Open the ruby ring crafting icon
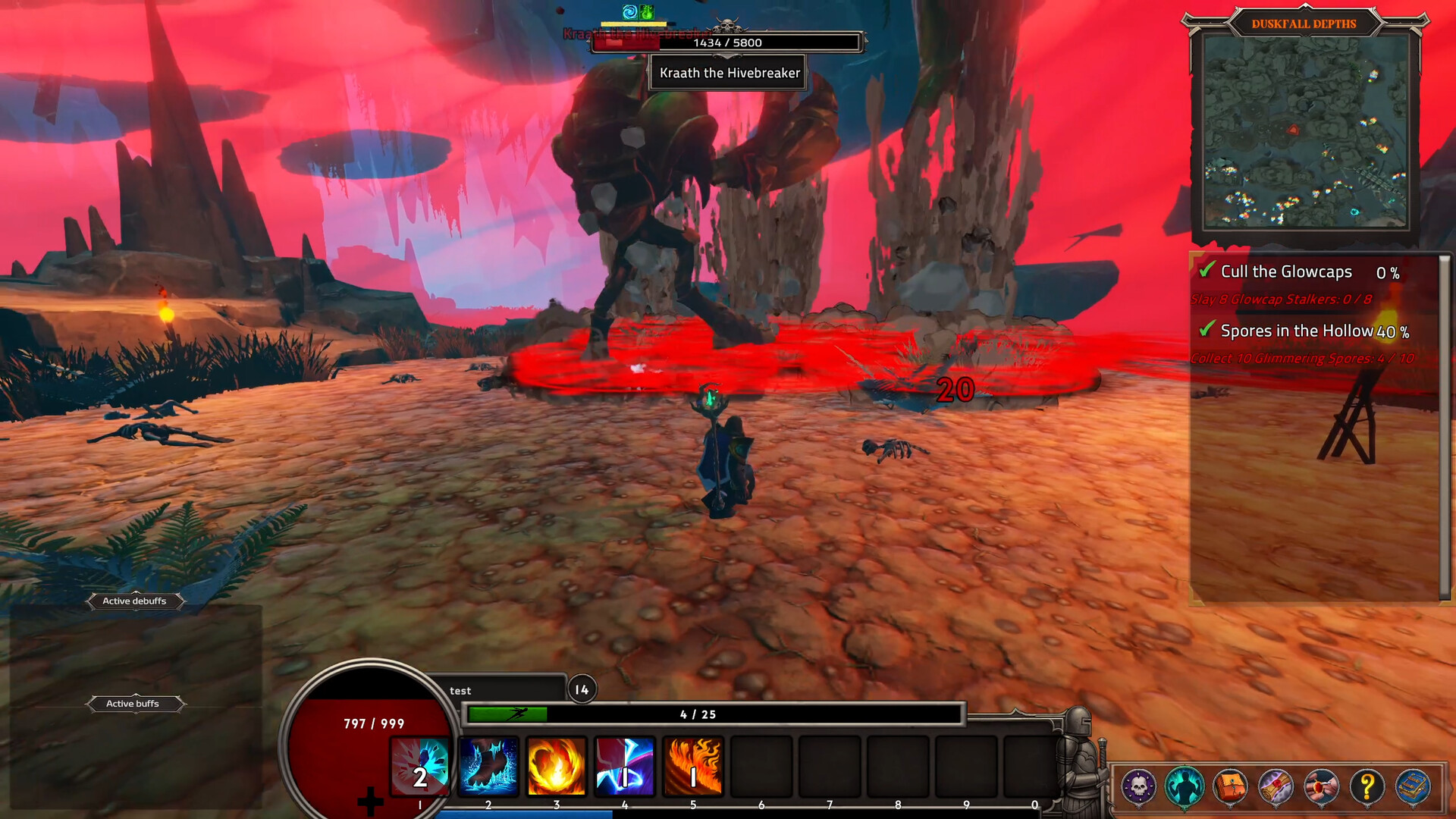Screen dimensions: 1456x819 pyautogui.click(x=1321, y=787)
